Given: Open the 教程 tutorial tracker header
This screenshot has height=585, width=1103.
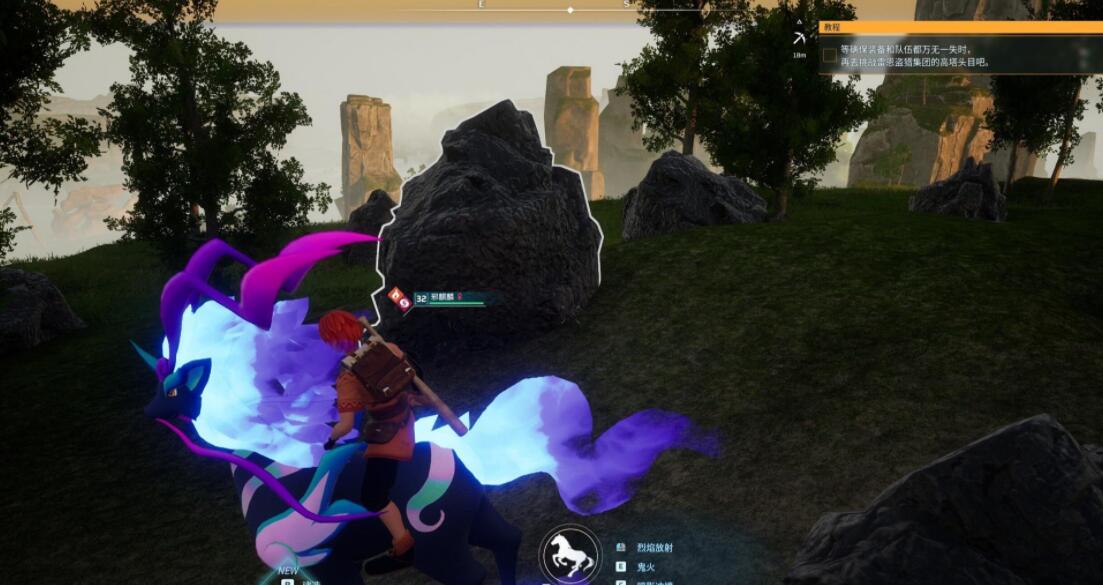Looking at the screenshot, I should pos(960,28).
